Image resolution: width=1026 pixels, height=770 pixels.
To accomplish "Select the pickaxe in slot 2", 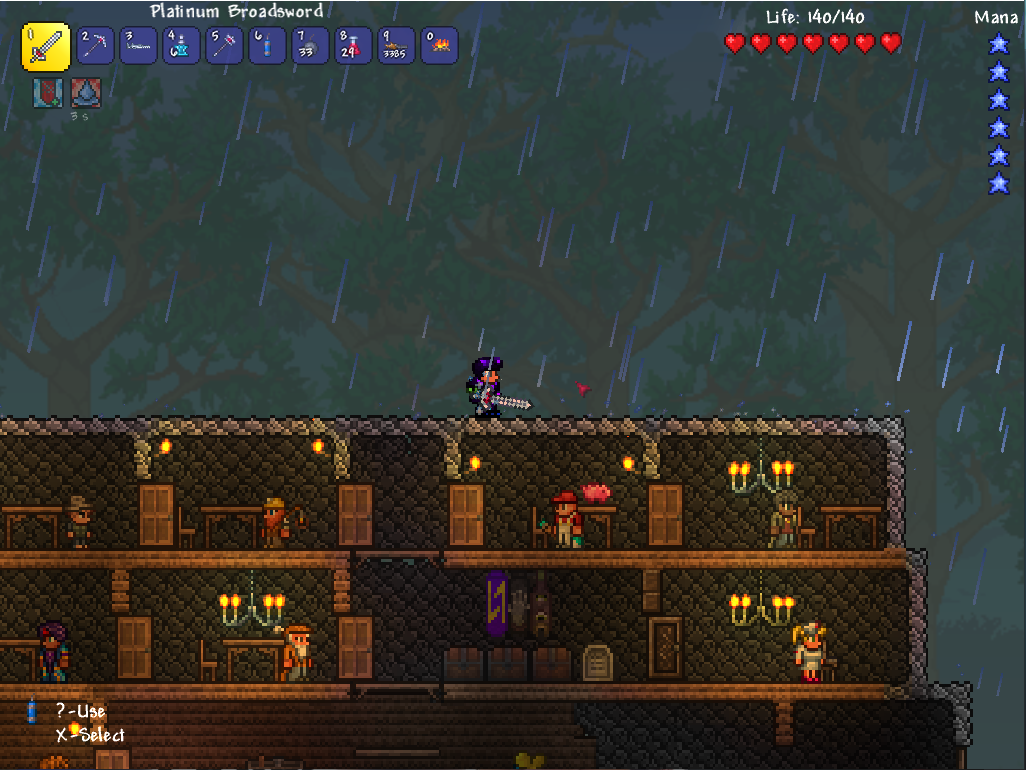I will click(95, 46).
